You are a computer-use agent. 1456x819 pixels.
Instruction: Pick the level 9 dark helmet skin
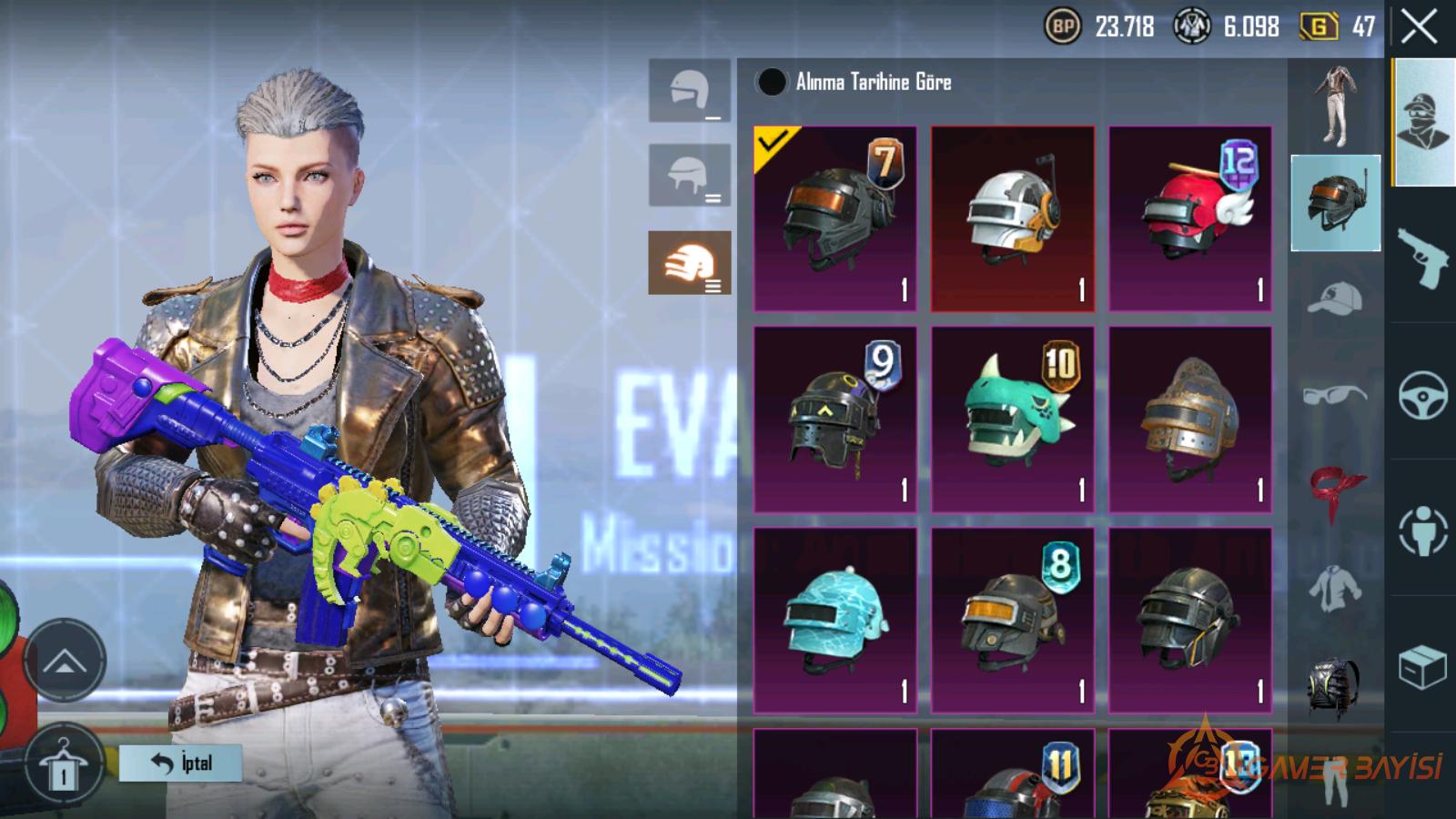tap(835, 420)
